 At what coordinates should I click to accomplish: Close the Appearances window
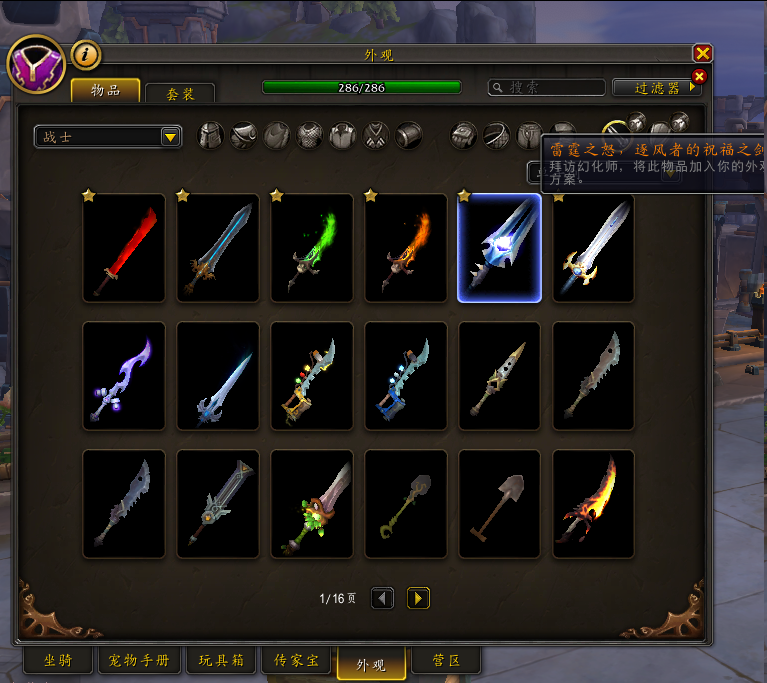(x=703, y=54)
